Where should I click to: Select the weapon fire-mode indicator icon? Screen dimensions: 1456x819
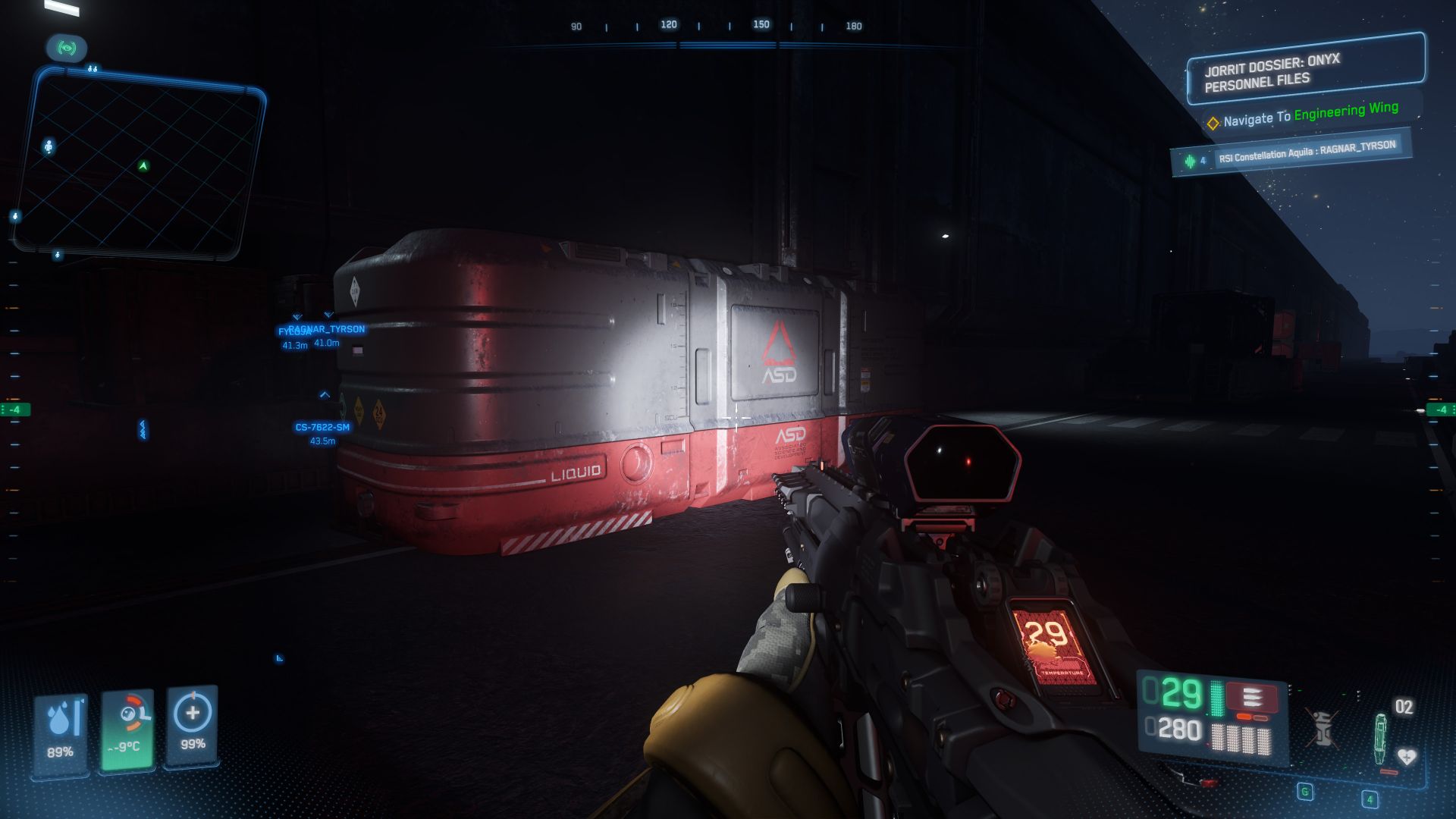tap(1252, 697)
